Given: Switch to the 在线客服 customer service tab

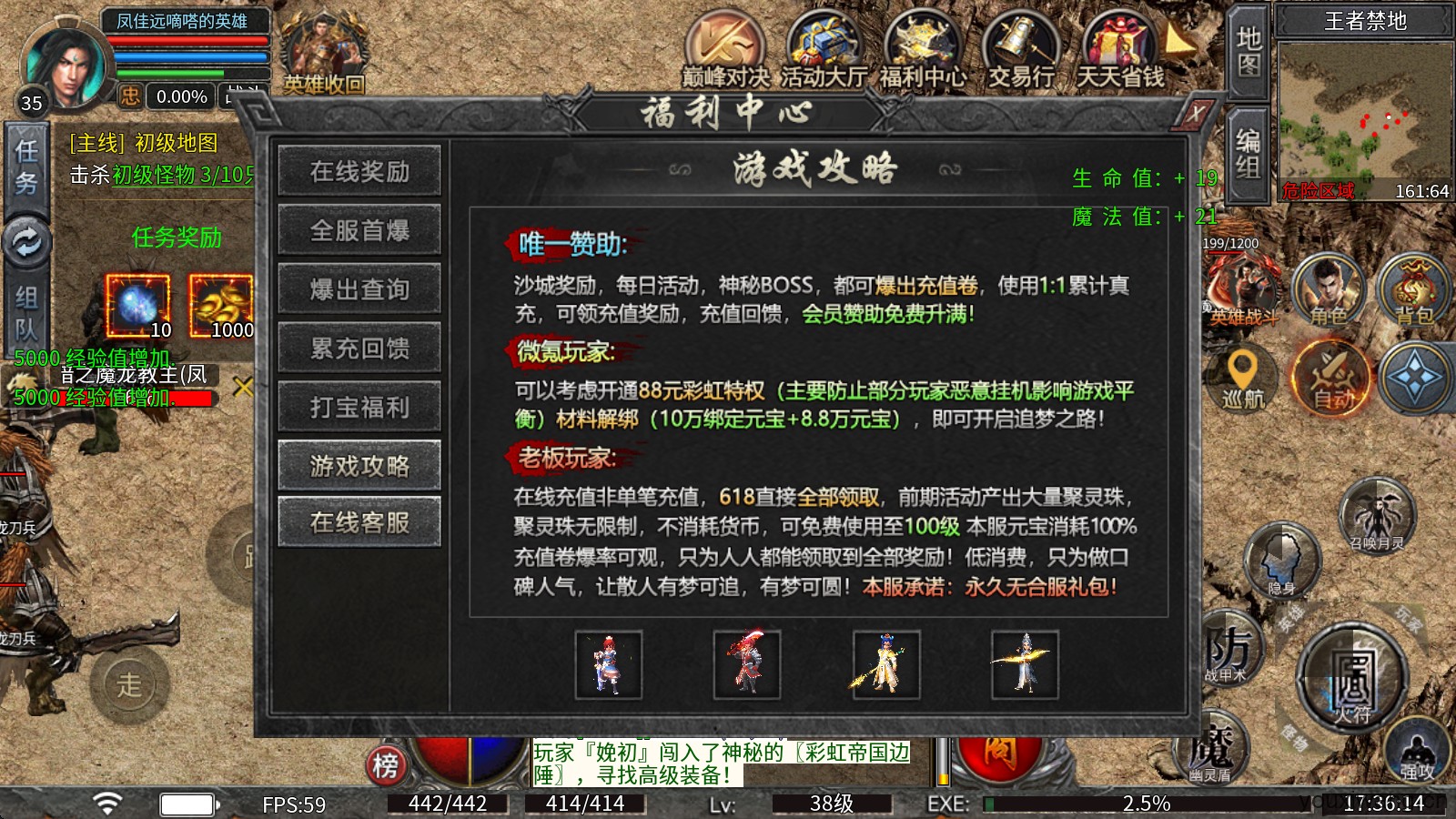Looking at the screenshot, I should click(x=359, y=521).
